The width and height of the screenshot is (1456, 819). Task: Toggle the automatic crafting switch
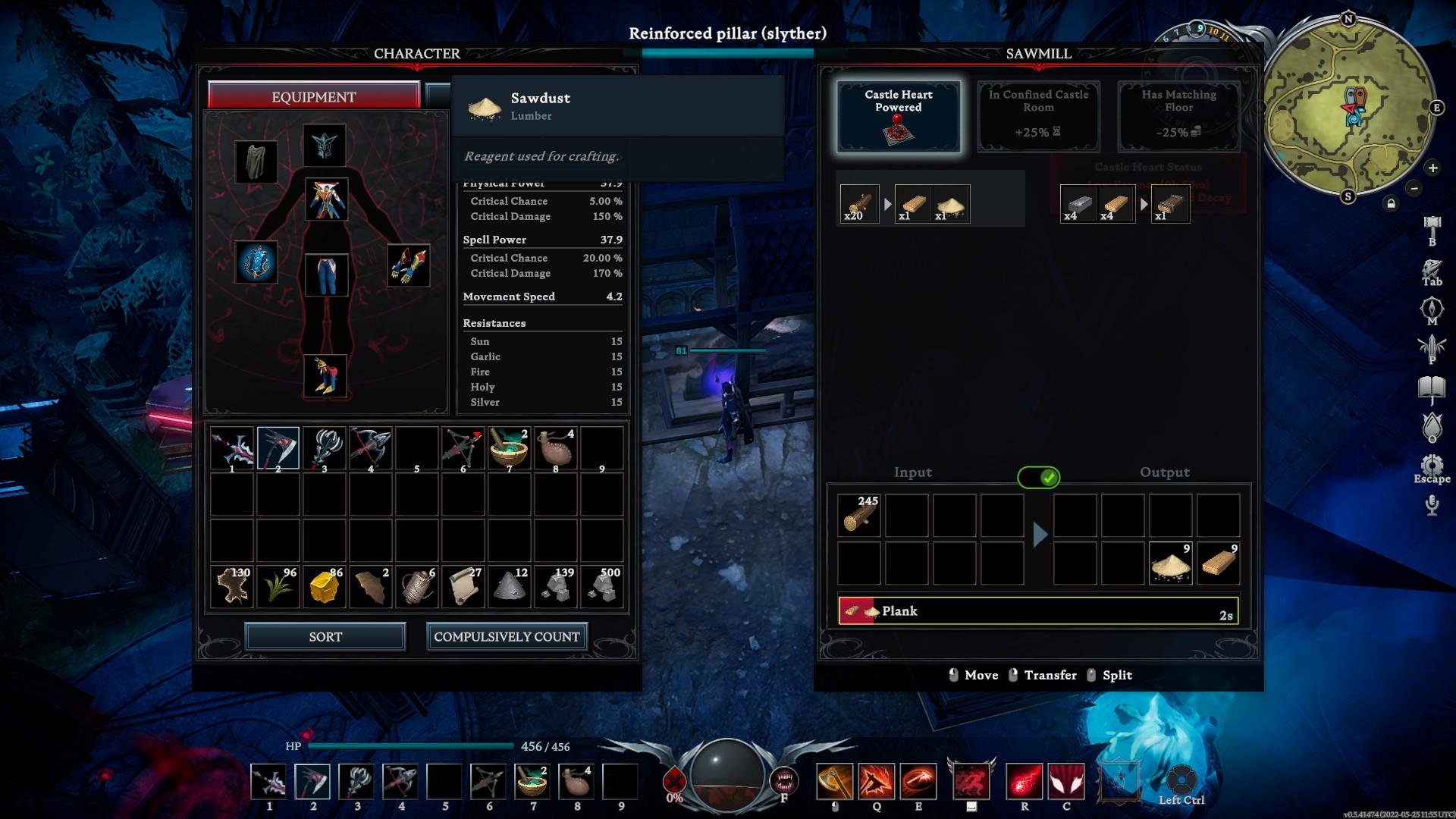click(x=1040, y=478)
